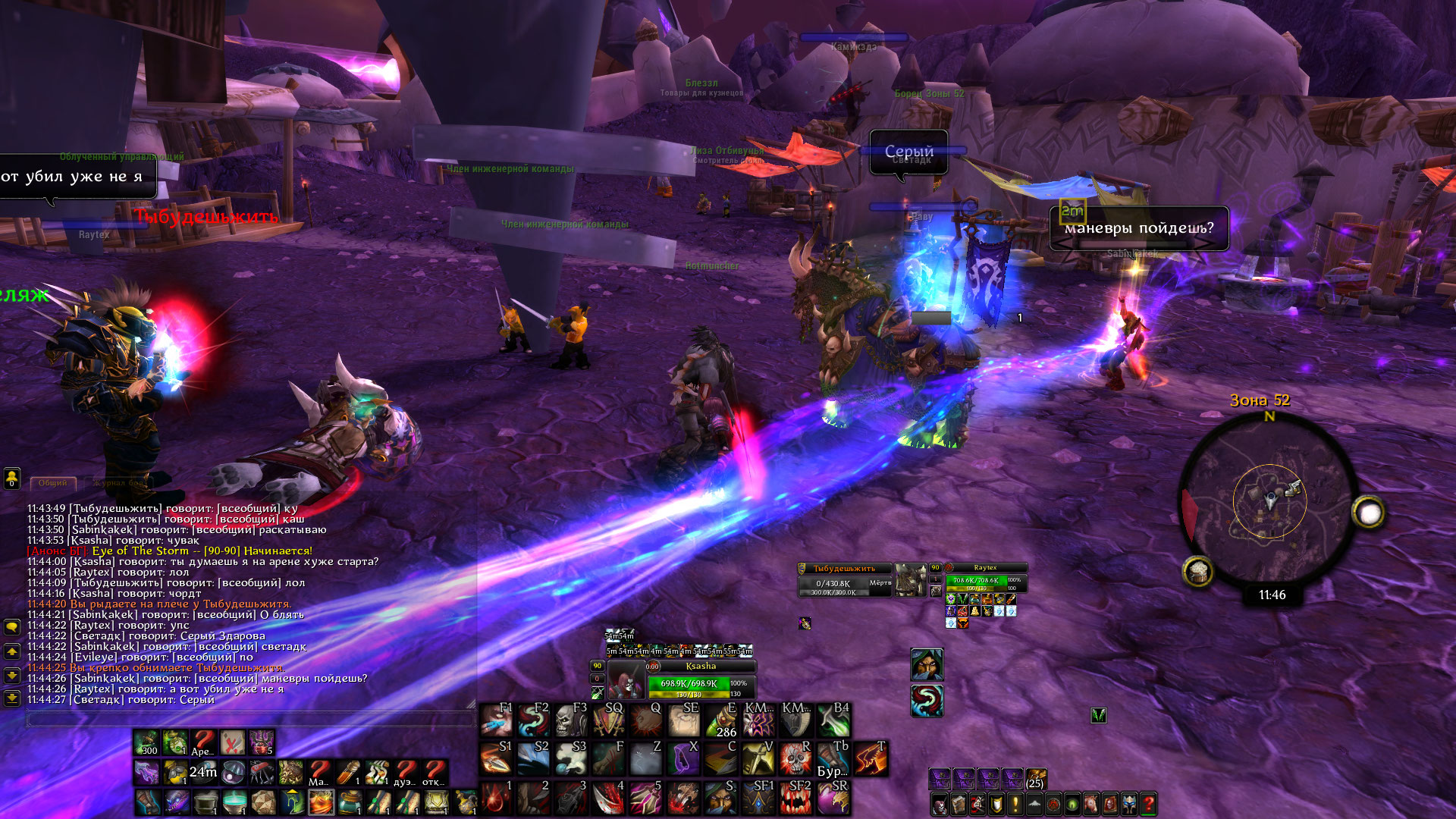Activate the purple hooded cloak ability on X
1456x819 pixels.
pos(683,758)
